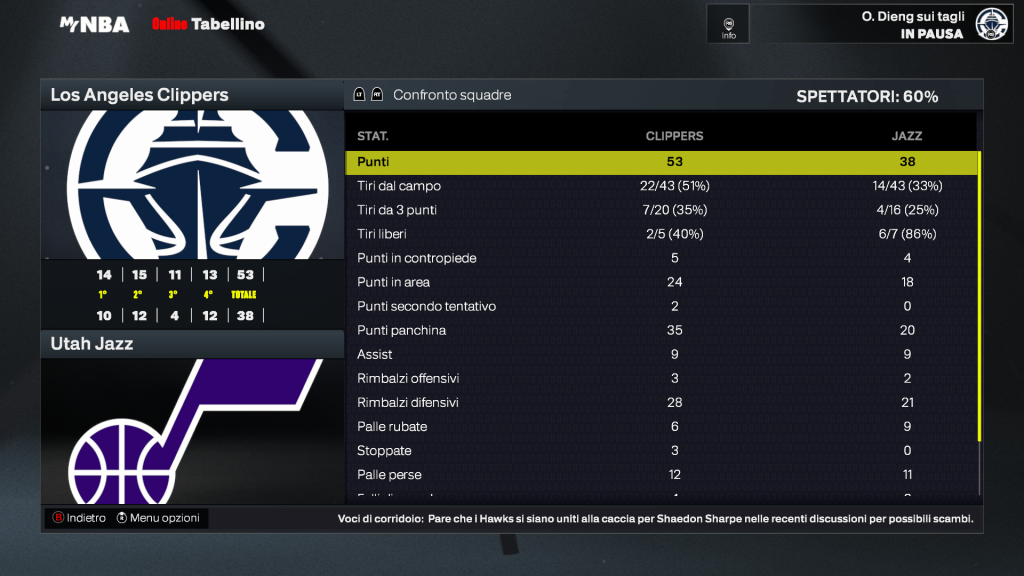The image size is (1024, 576).
Task: Select the Punti secondo tentativo row
Action: [661, 306]
